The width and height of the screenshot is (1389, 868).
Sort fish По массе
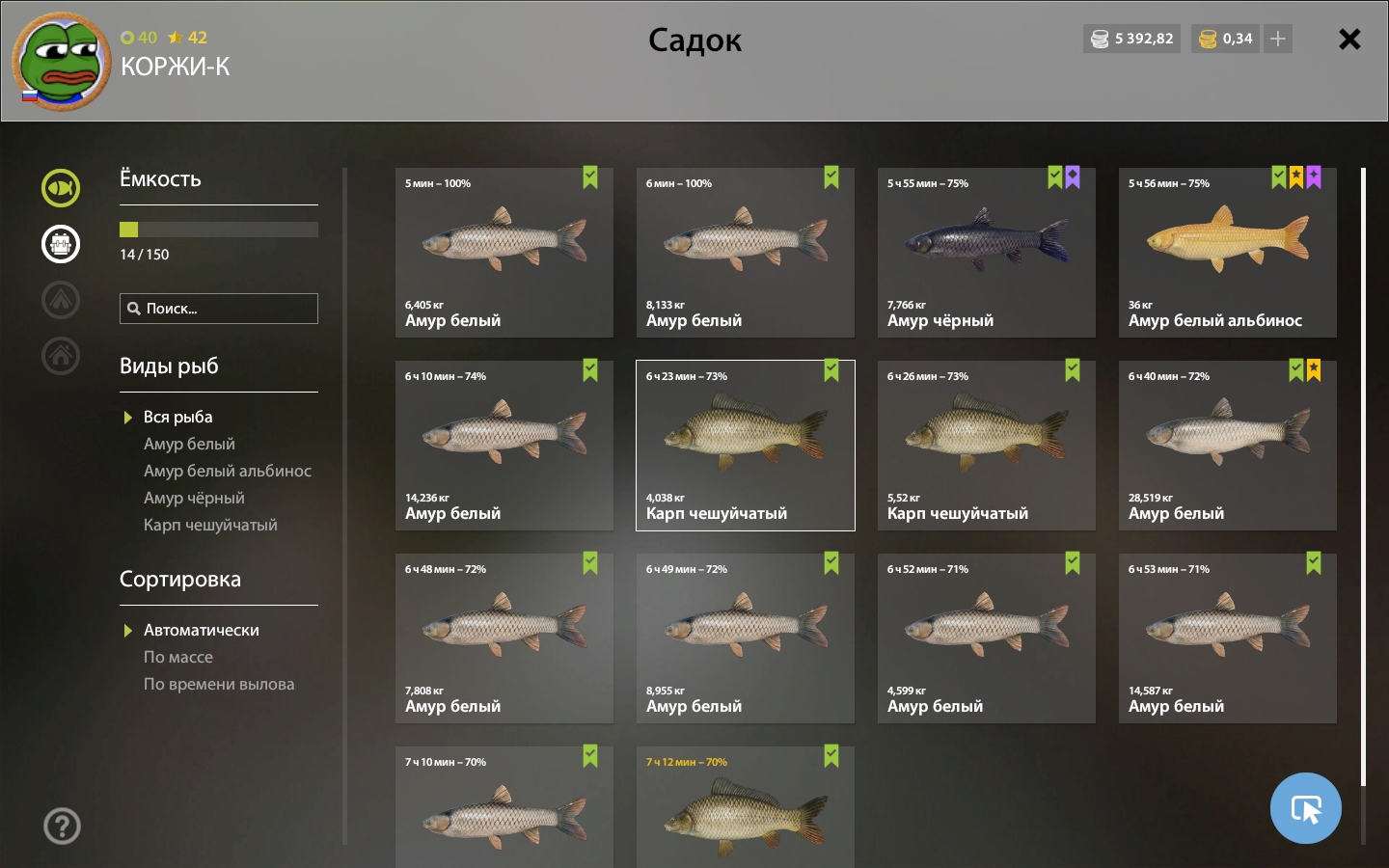tap(178, 657)
